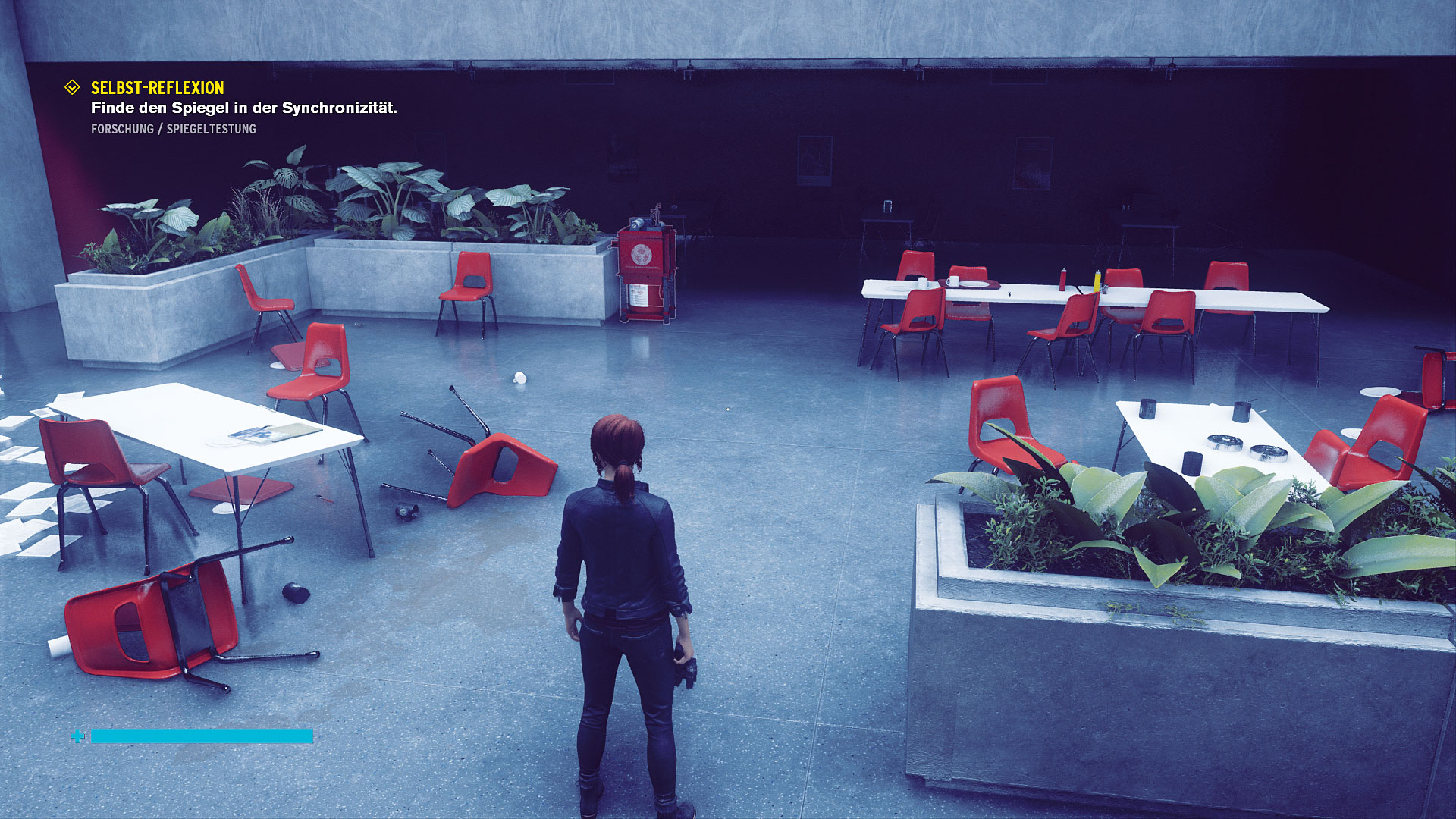Click the yellow diamond mission marker icon
Image resolution: width=1456 pixels, height=819 pixels.
point(72,88)
